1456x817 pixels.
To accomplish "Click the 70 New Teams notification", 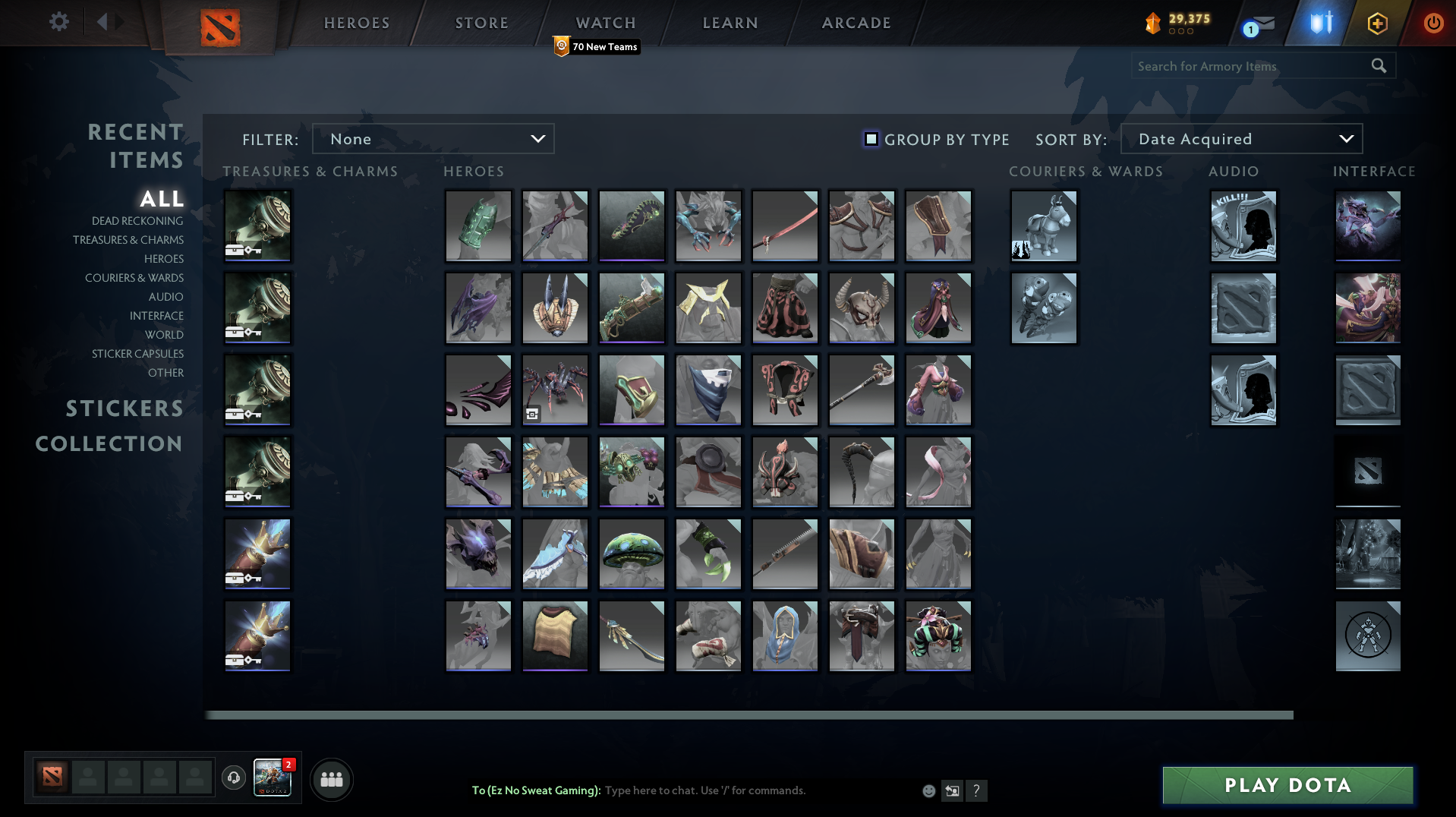I will coord(597,46).
